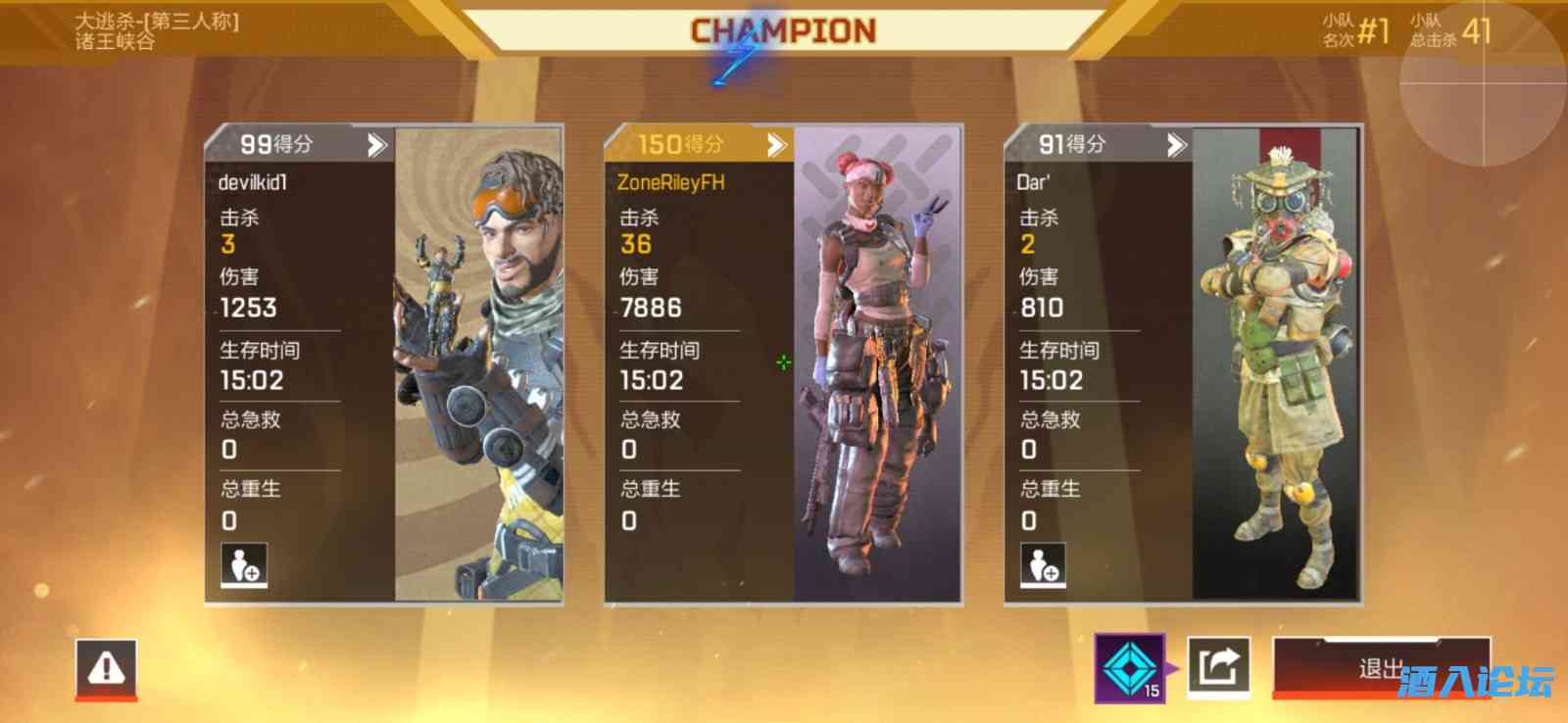Add Dar' as a friend

tap(1042, 566)
